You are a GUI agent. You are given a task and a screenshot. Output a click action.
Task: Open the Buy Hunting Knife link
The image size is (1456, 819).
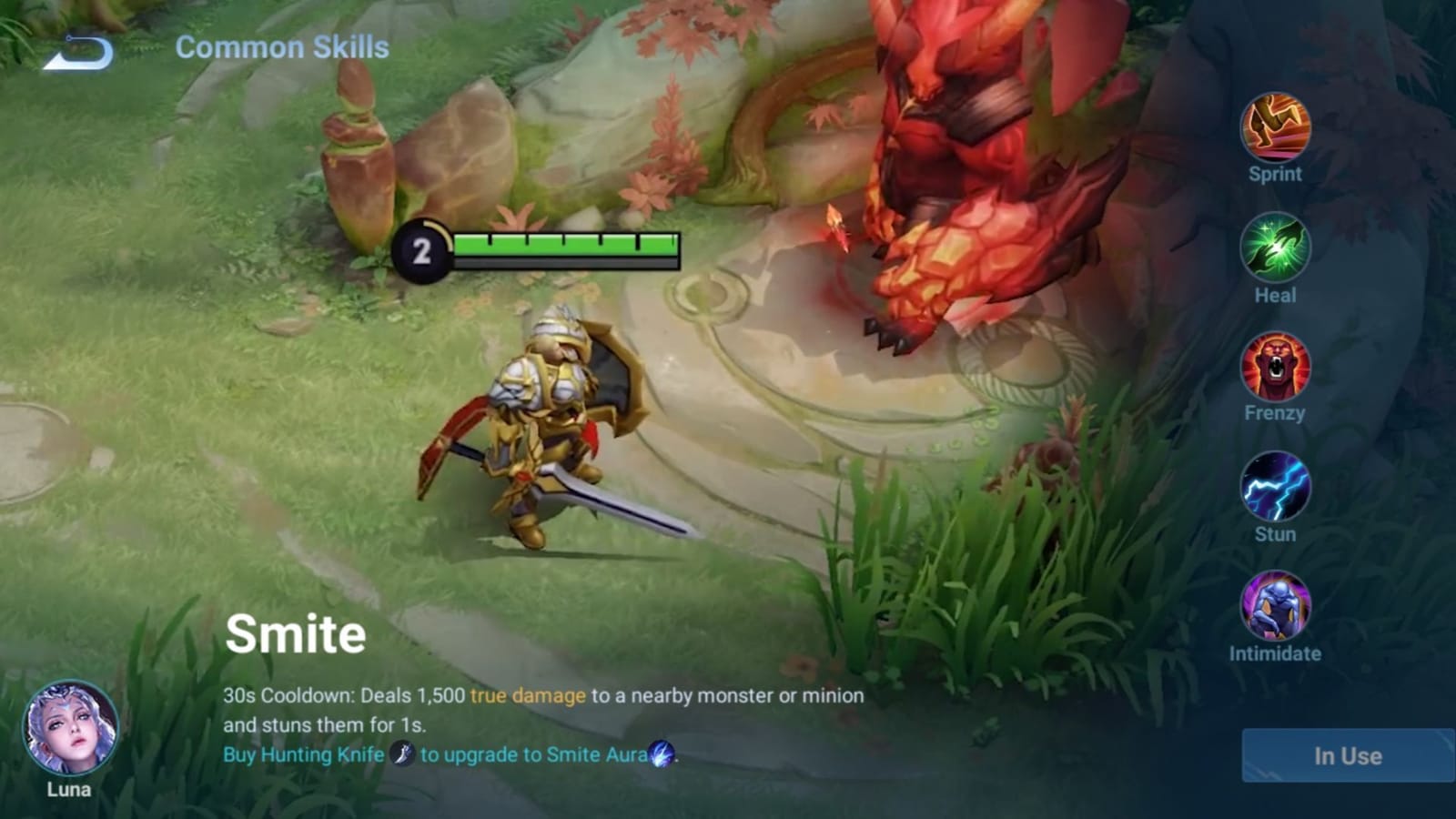pyautogui.click(x=304, y=754)
